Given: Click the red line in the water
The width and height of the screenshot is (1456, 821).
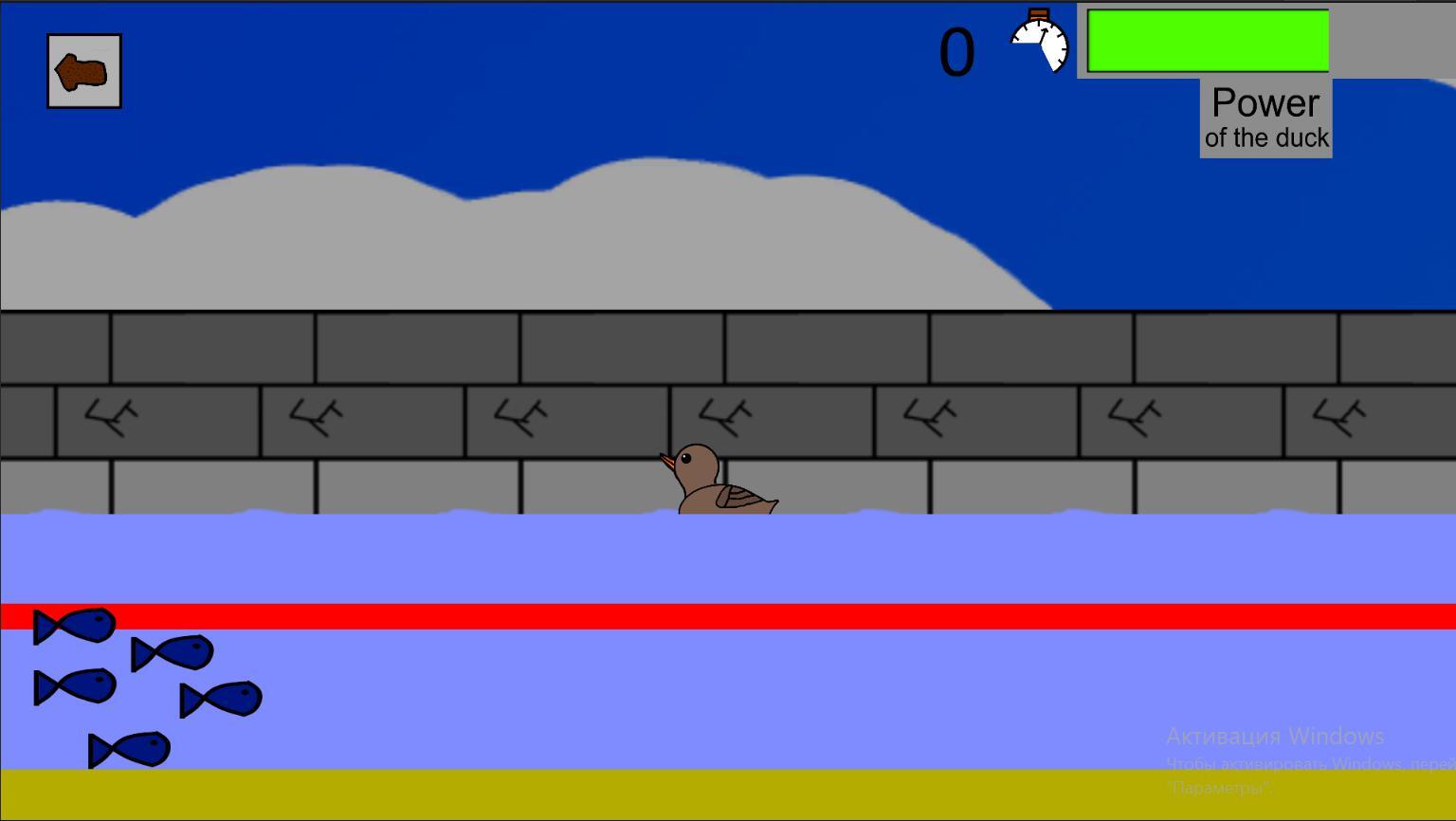Looking at the screenshot, I should coord(664,616).
